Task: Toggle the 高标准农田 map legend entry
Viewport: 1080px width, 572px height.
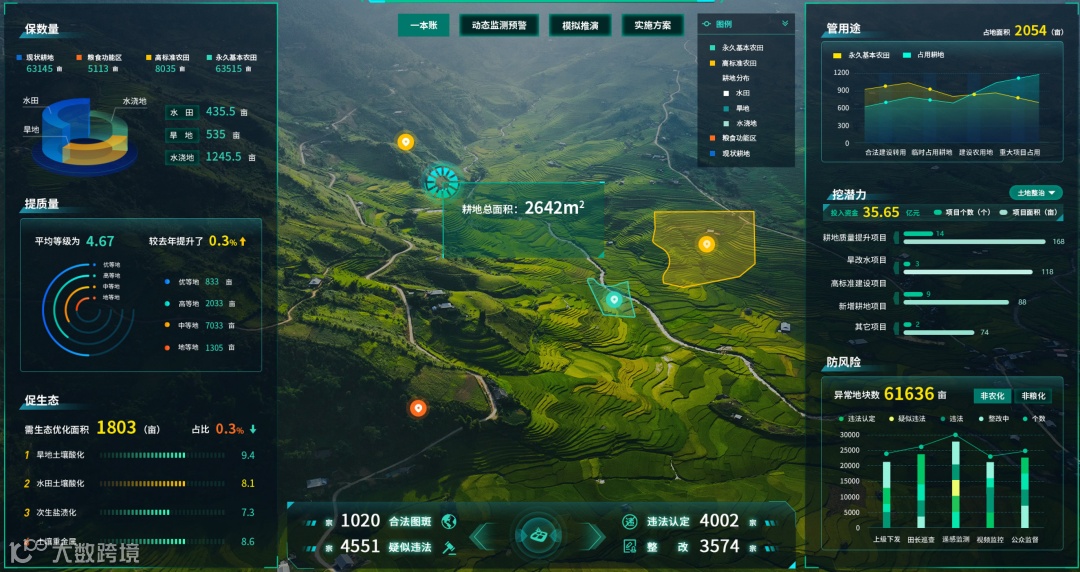Action: [739, 62]
